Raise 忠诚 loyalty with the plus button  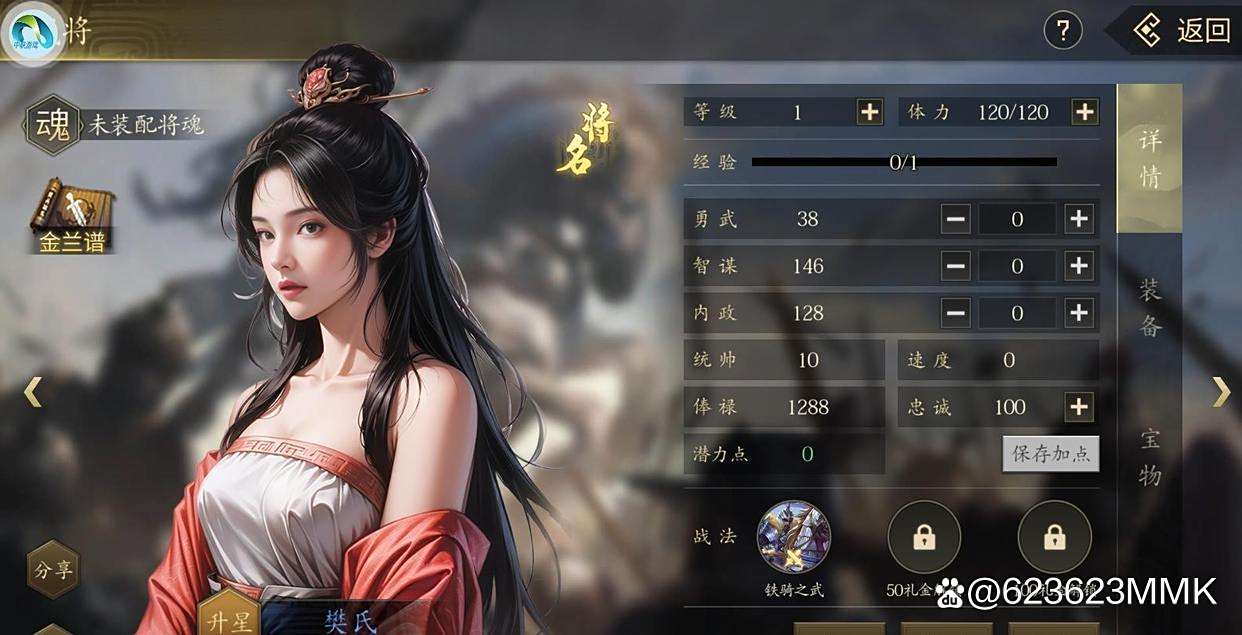click(1078, 407)
